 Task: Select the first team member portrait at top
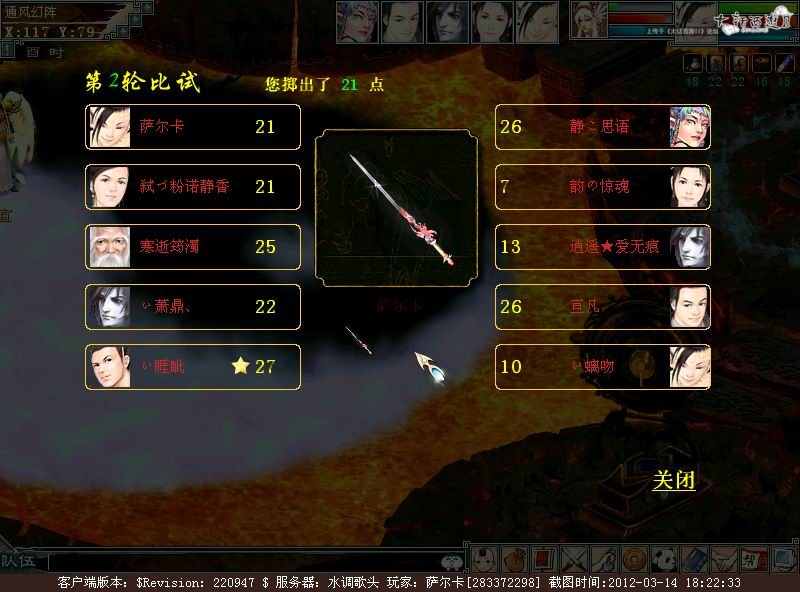[x=356, y=21]
